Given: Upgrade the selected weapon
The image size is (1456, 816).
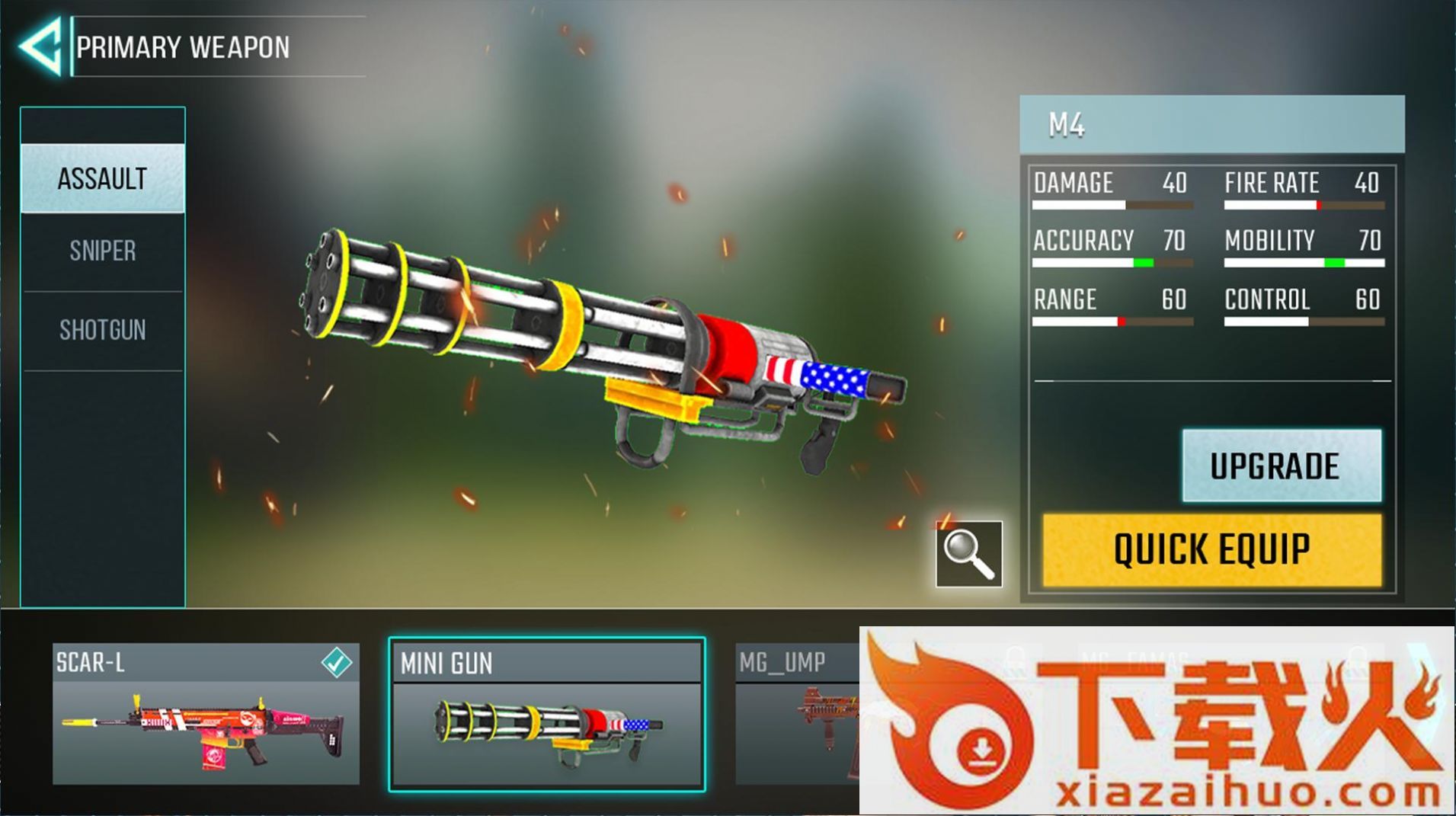Looking at the screenshot, I should [x=1281, y=466].
